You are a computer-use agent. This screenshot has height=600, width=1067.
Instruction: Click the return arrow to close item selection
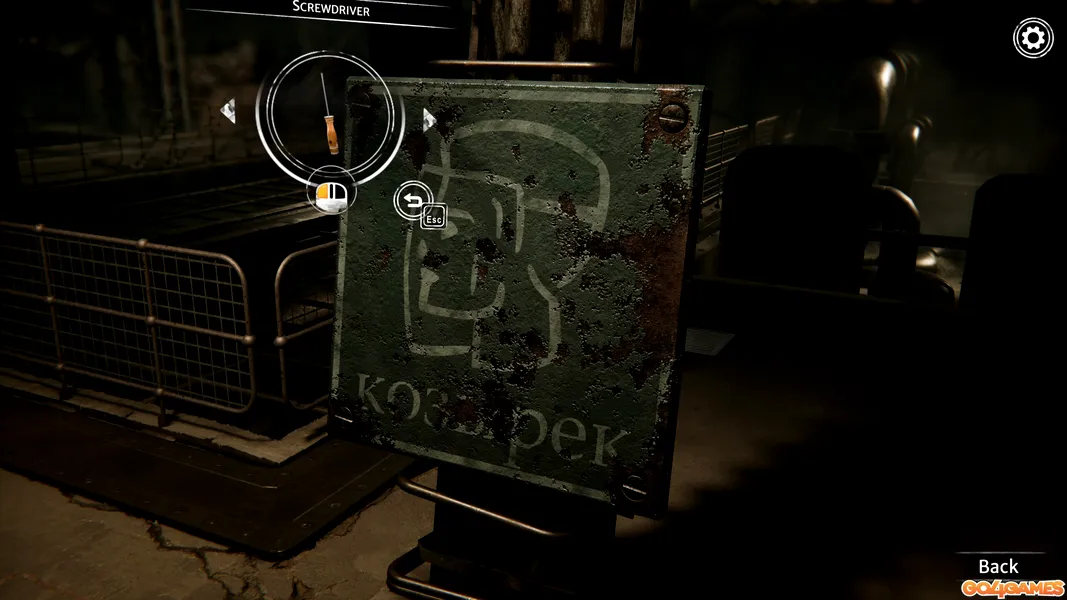(413, 201)
